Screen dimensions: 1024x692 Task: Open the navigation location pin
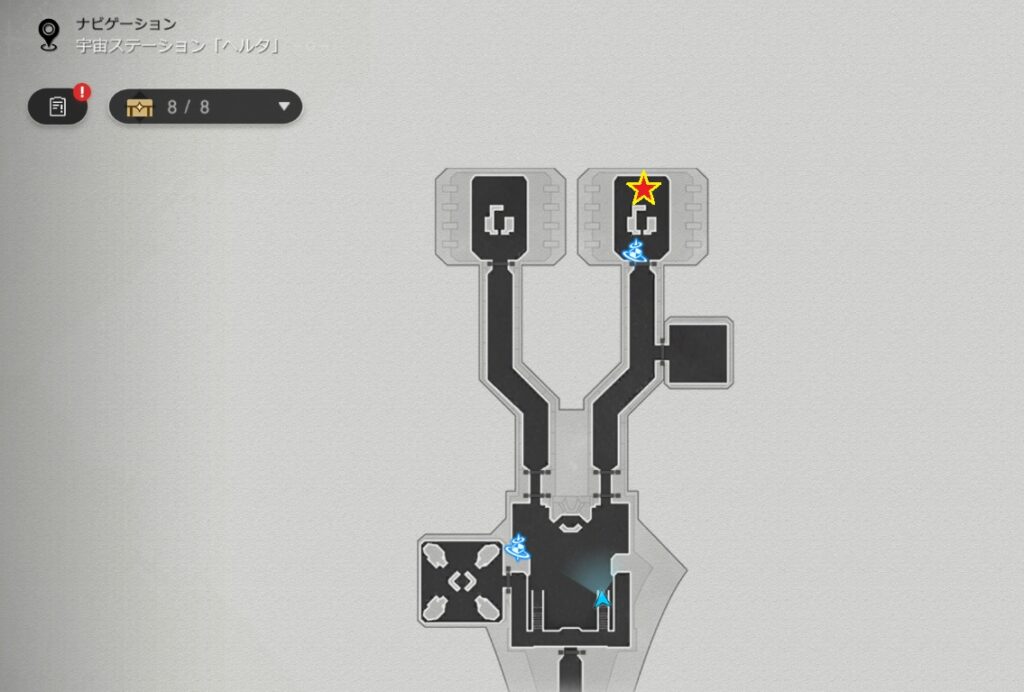coord(48,35)
